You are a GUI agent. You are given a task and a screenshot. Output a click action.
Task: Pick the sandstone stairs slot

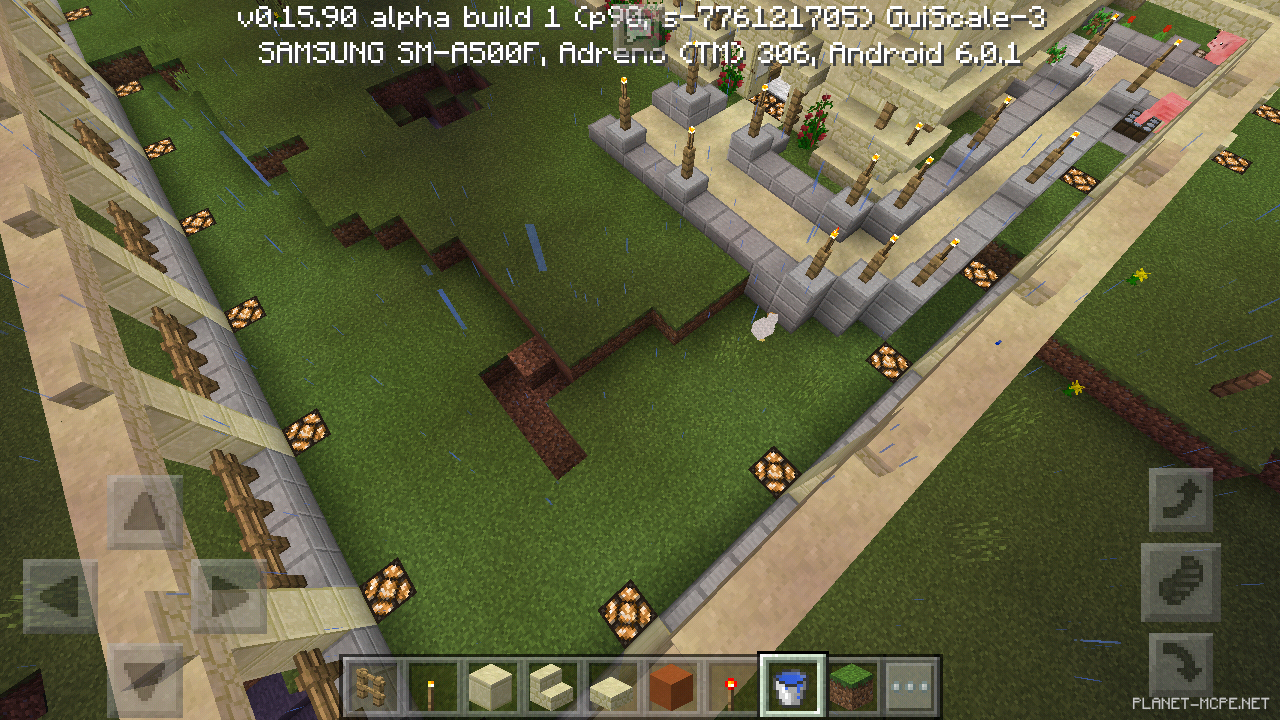coord(552,687)
